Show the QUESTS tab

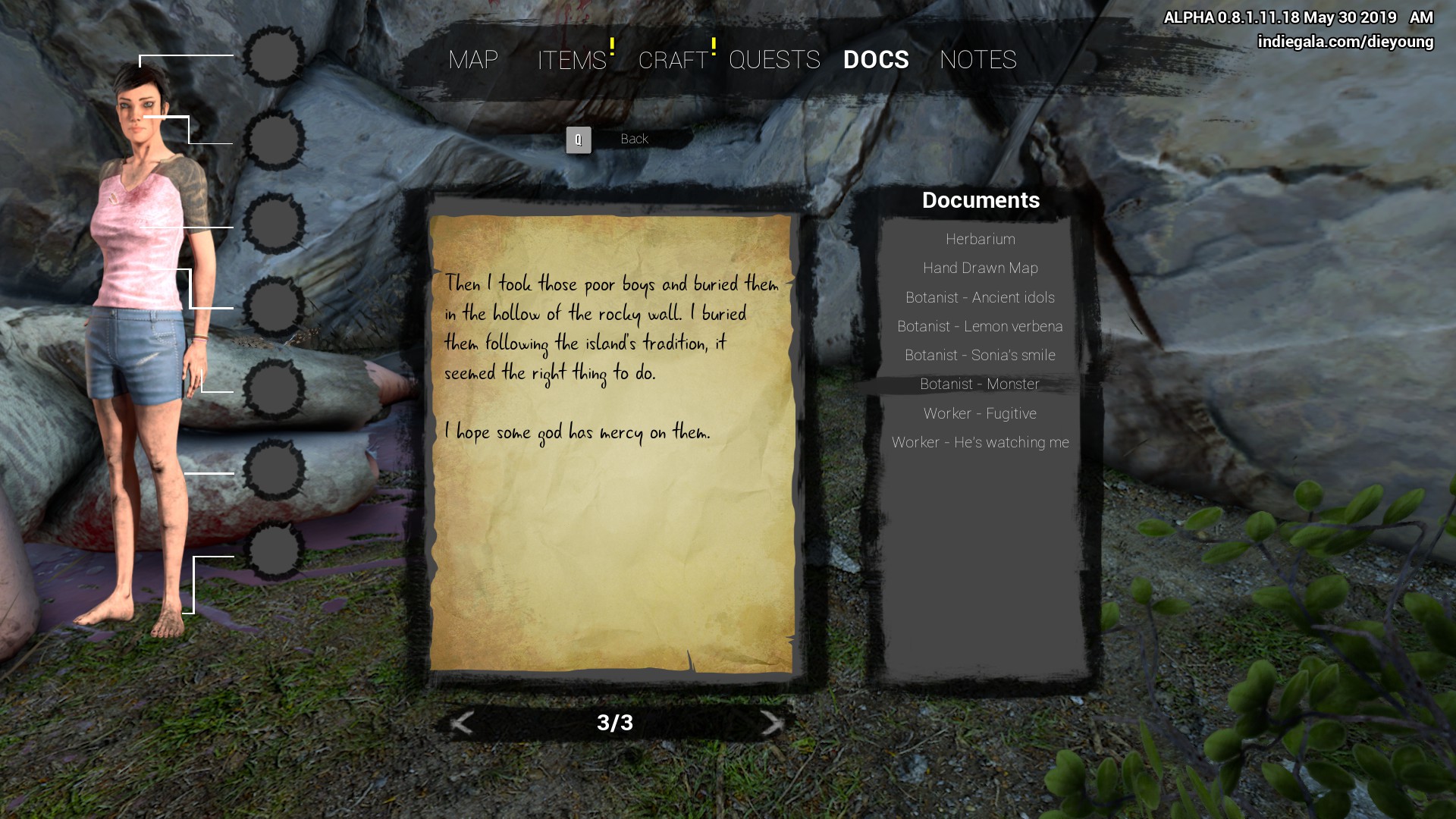click(x=774, y=60)
